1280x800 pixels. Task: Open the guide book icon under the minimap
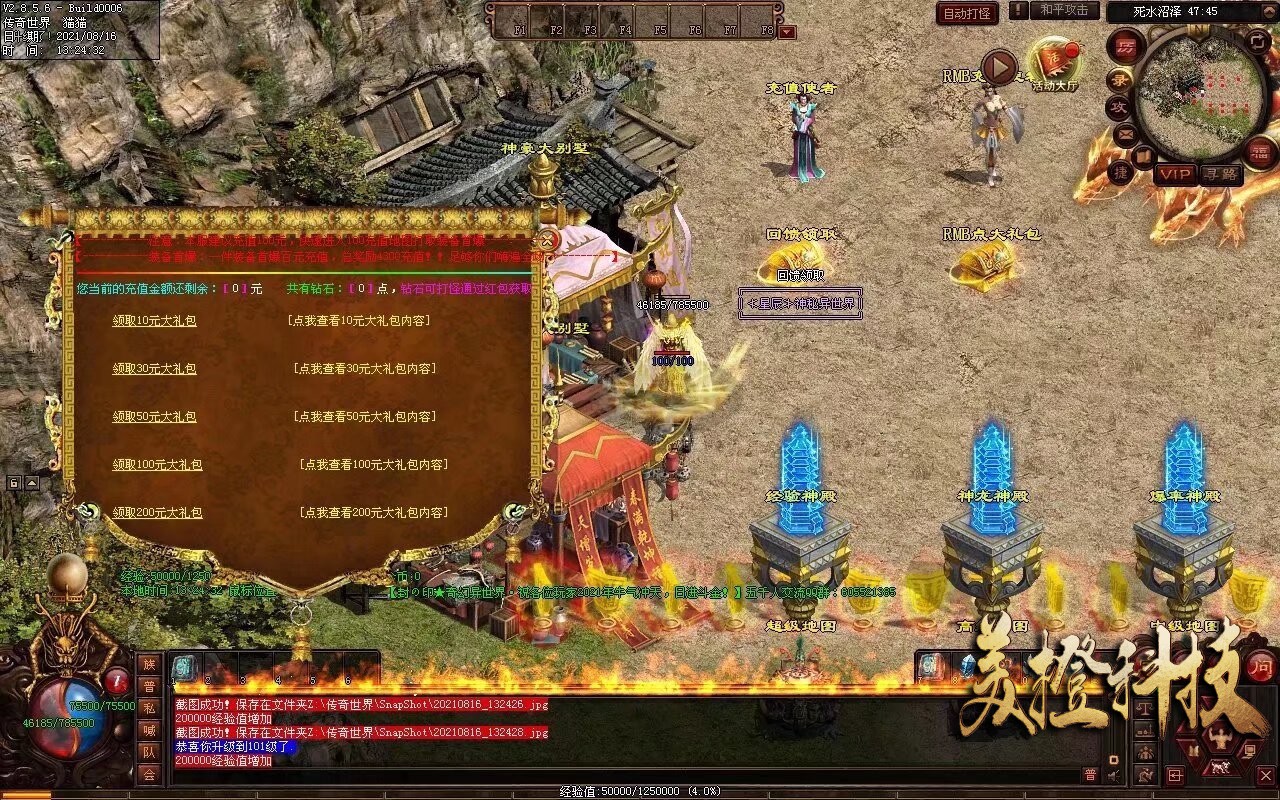[x=1143, y=156]
